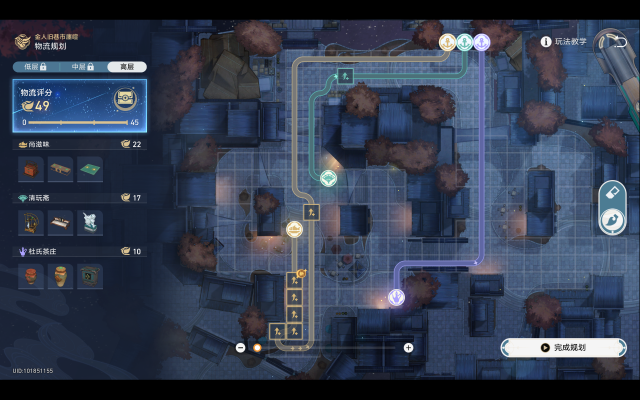This screenshot has width=640, height=400.
Task: Click the yellow shop destination marker on map
Action: tap(295, 229)
